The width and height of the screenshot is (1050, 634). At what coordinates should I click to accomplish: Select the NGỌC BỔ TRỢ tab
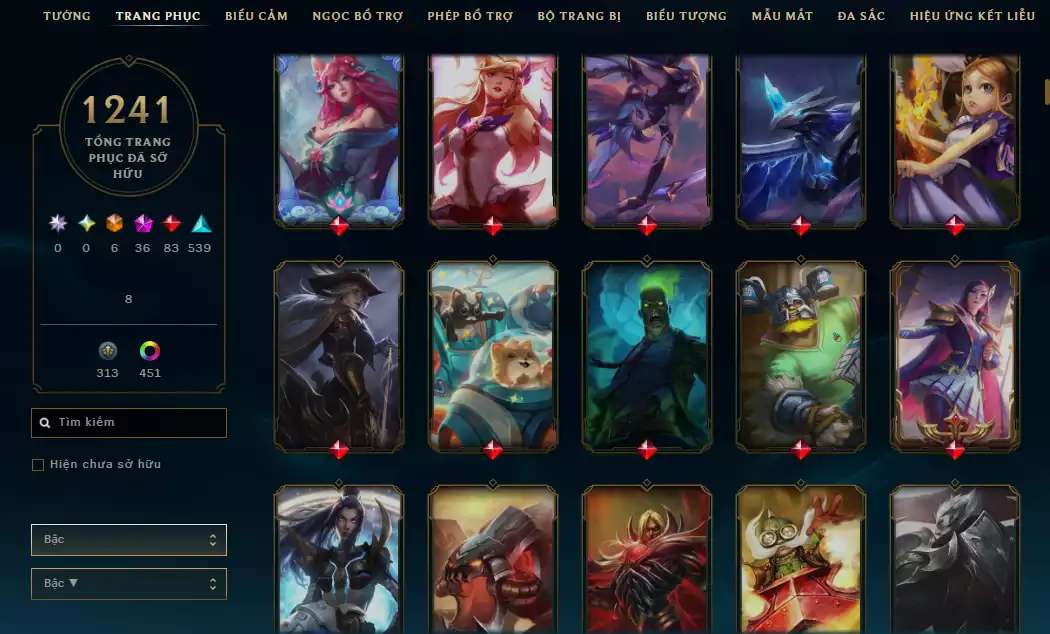pyautogui.click(x=358, y=16)
